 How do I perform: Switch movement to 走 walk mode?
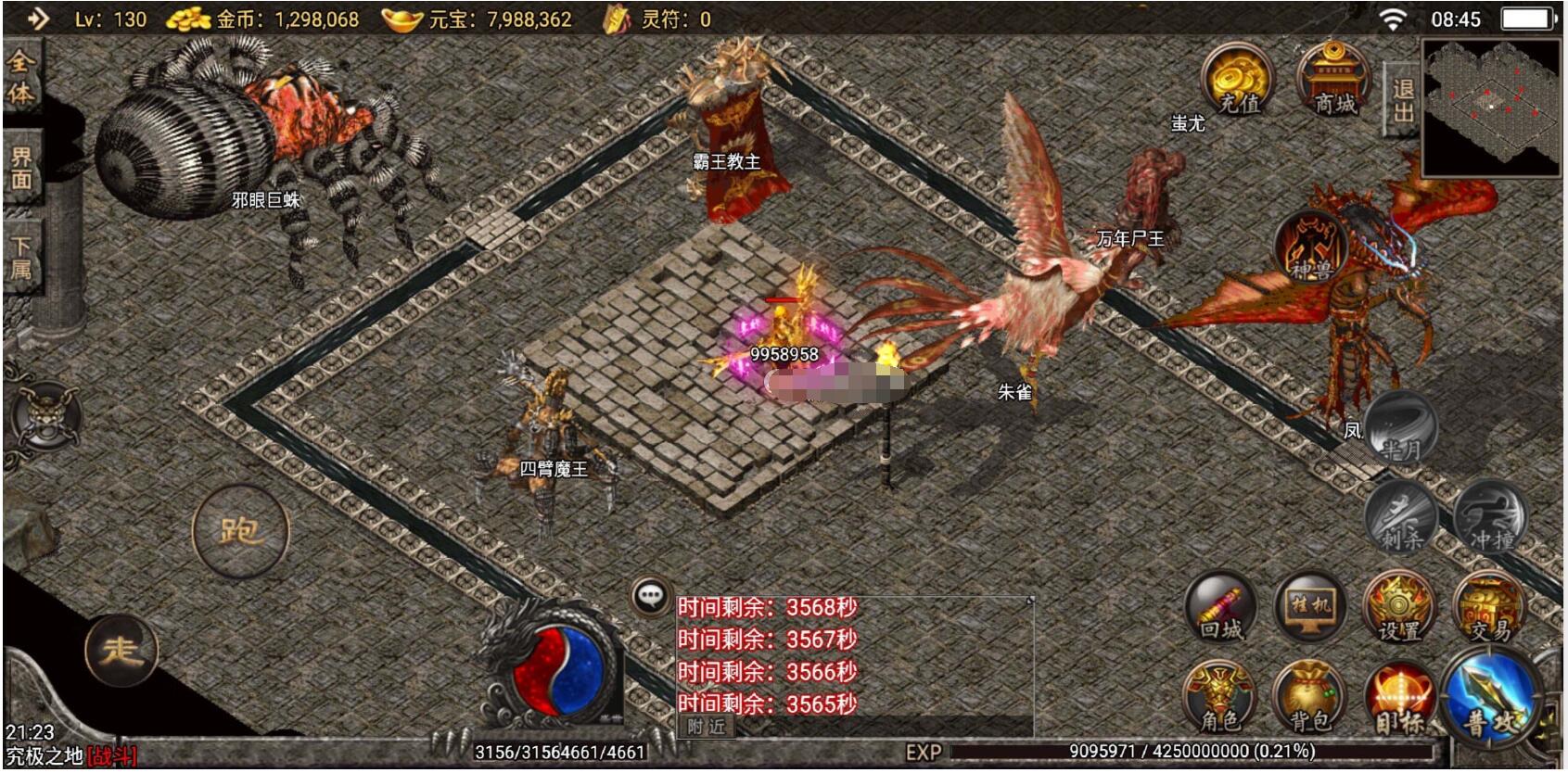(121, 649)
